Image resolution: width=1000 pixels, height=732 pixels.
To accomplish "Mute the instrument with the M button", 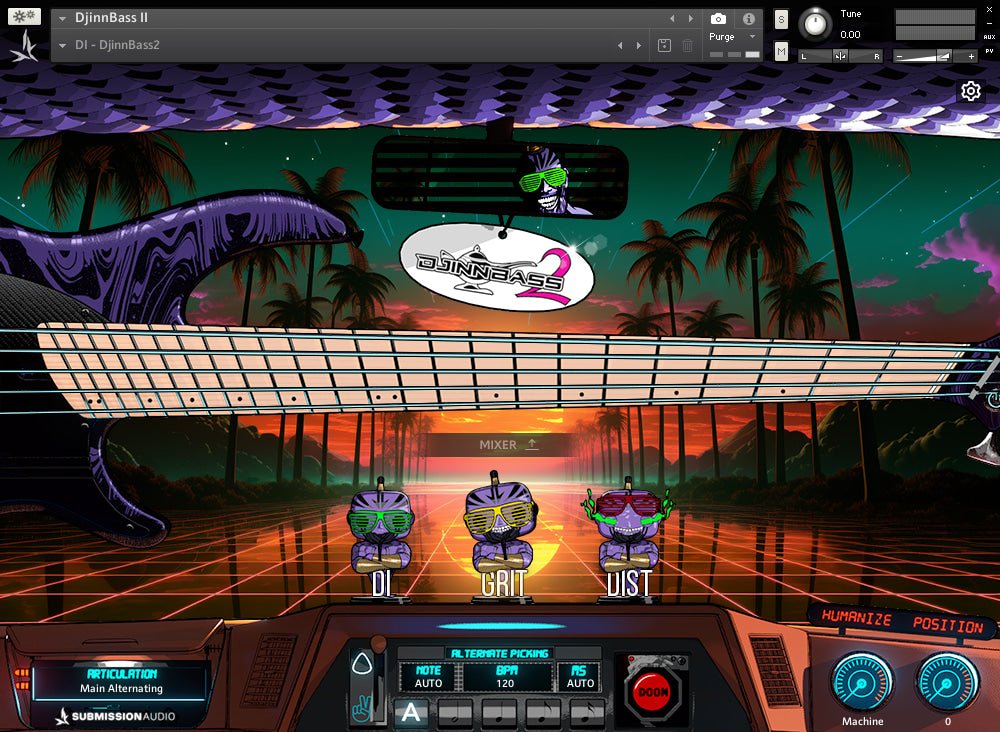I will tap(781, 52).
